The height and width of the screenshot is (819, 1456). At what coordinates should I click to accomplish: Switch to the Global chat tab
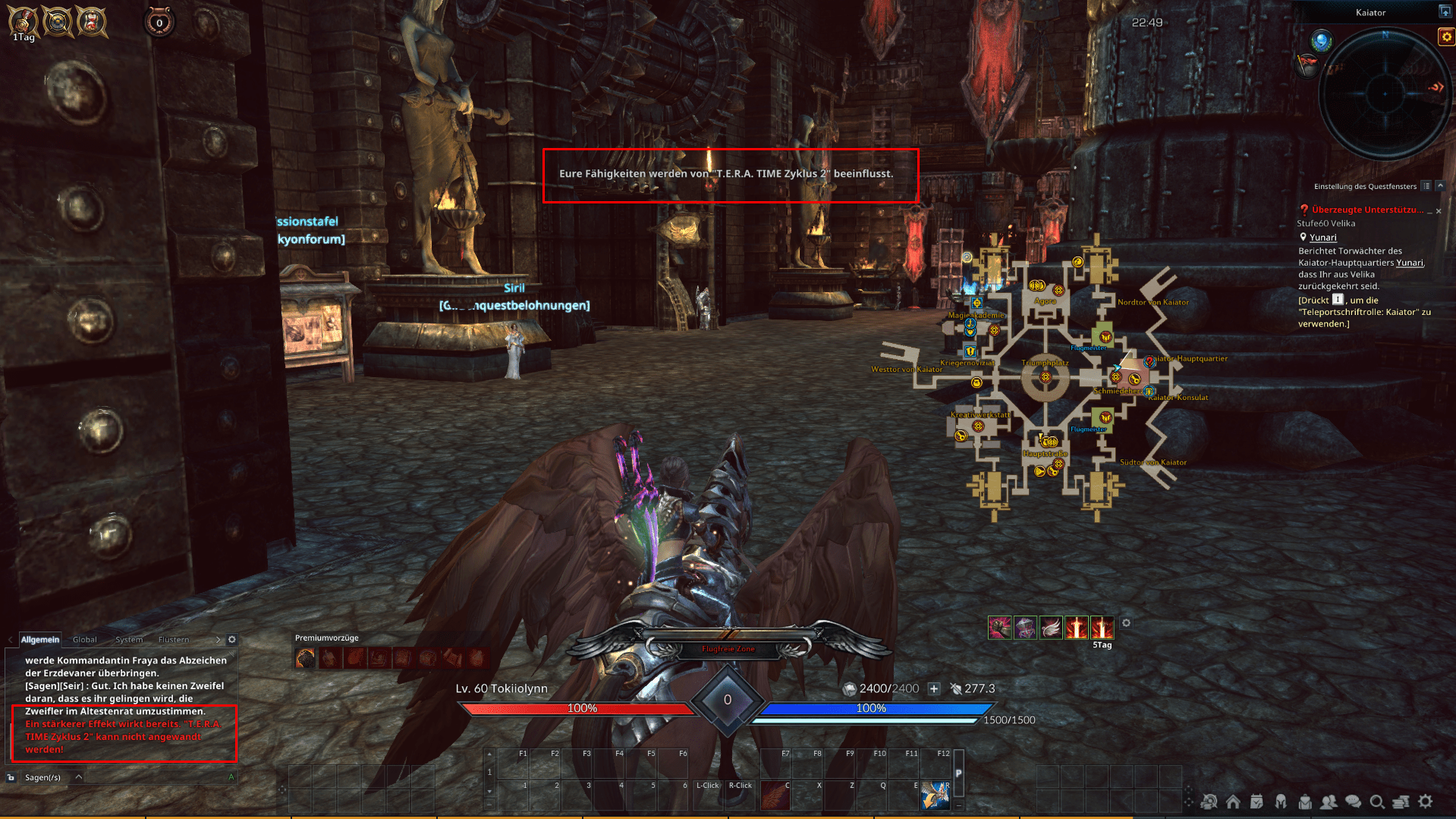(85, 640)
